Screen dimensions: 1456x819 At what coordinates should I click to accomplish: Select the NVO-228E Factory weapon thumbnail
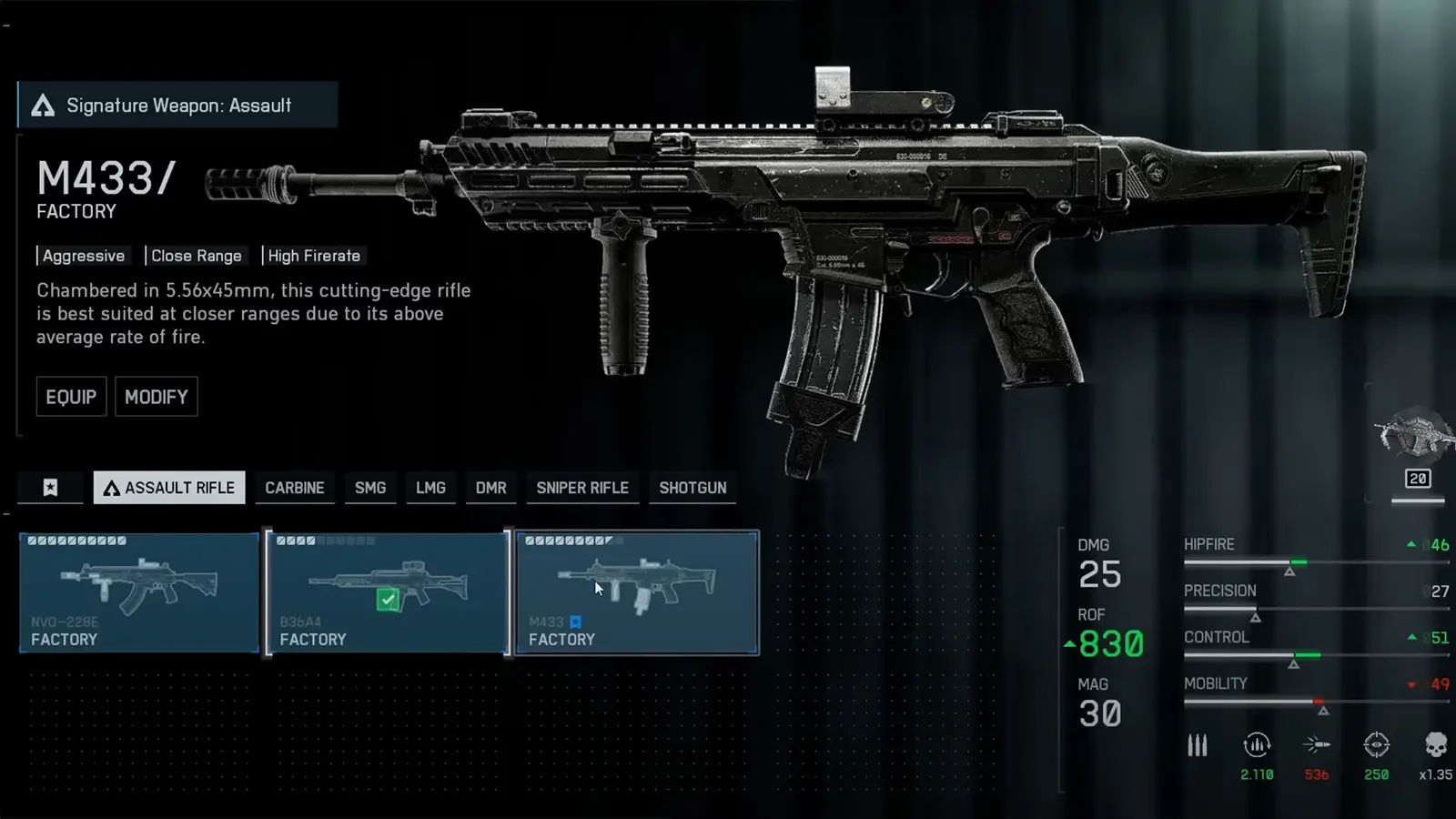[x=138, y=592]
